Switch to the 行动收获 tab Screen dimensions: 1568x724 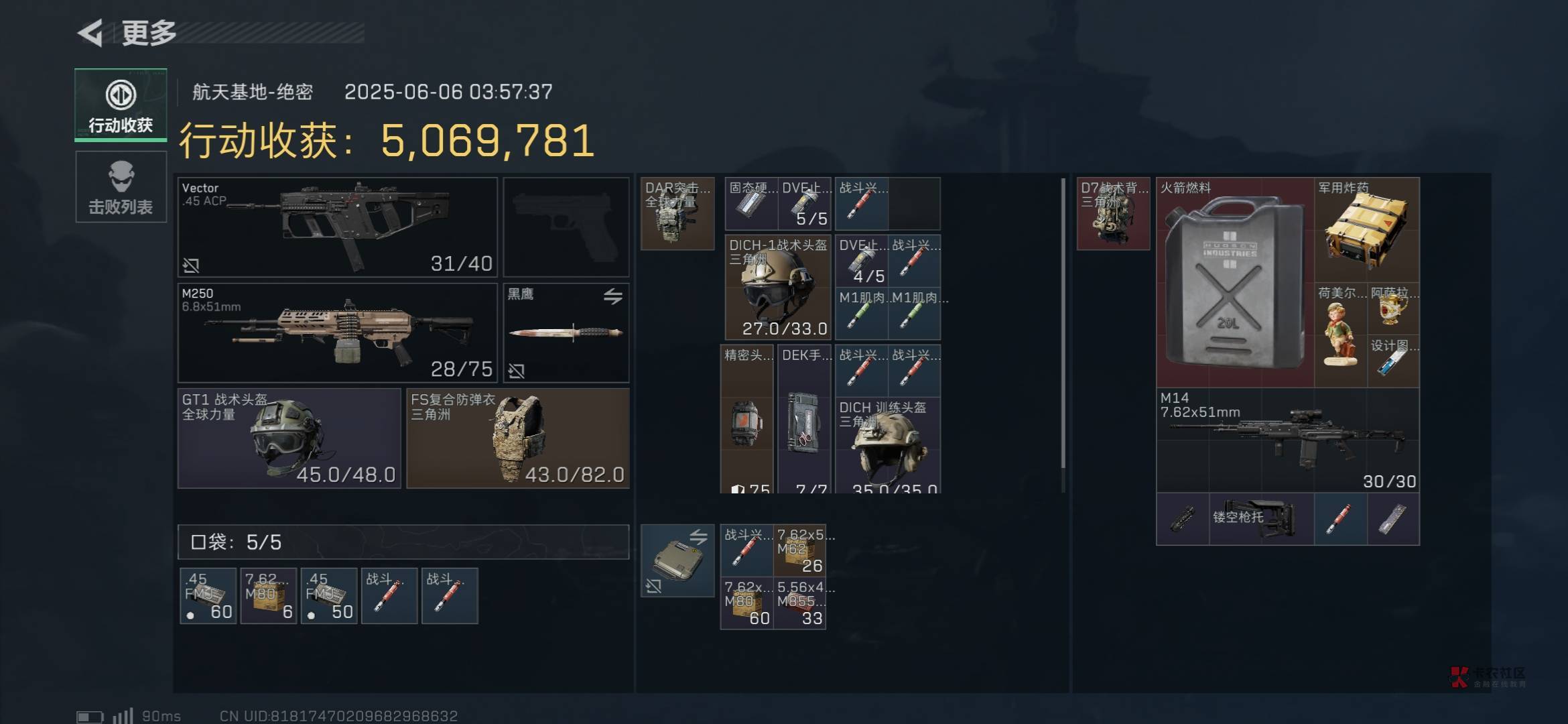[121, 105]
